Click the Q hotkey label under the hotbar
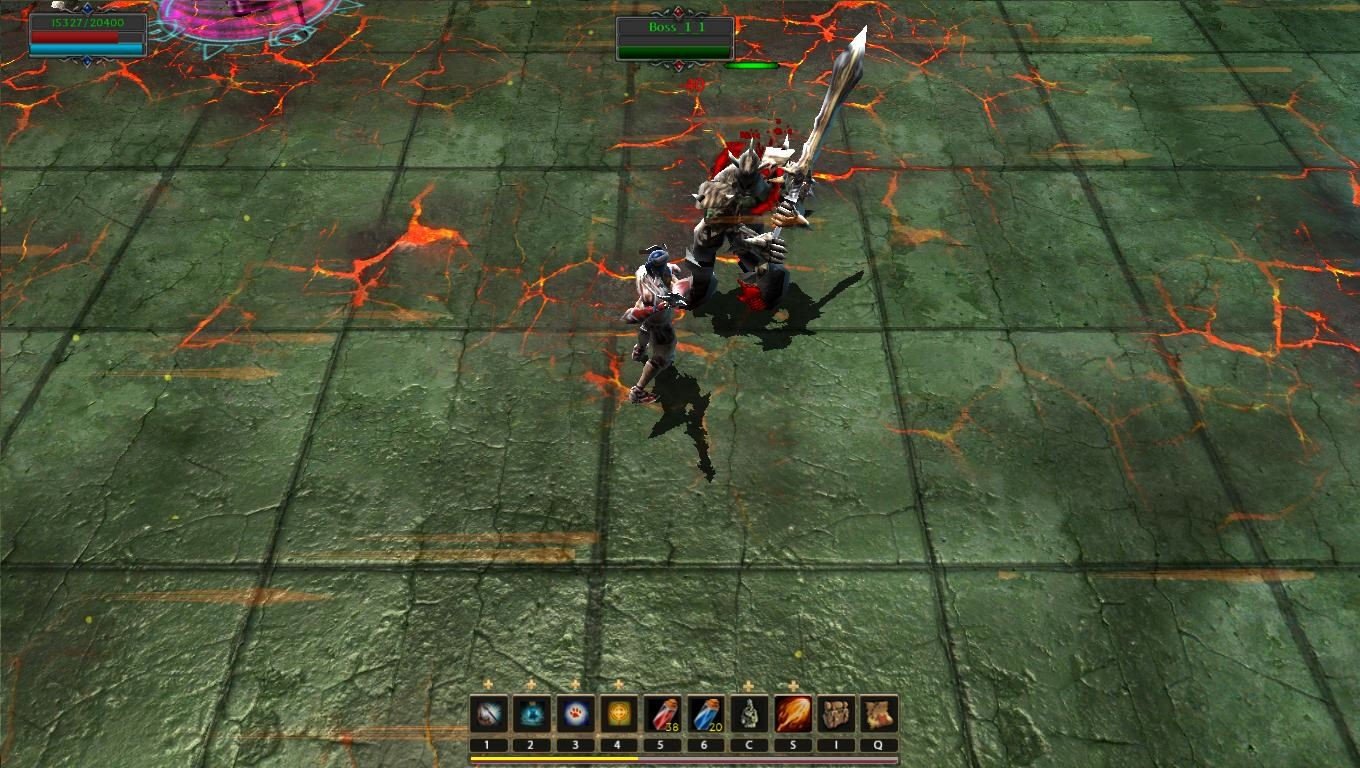 (879, 744)
